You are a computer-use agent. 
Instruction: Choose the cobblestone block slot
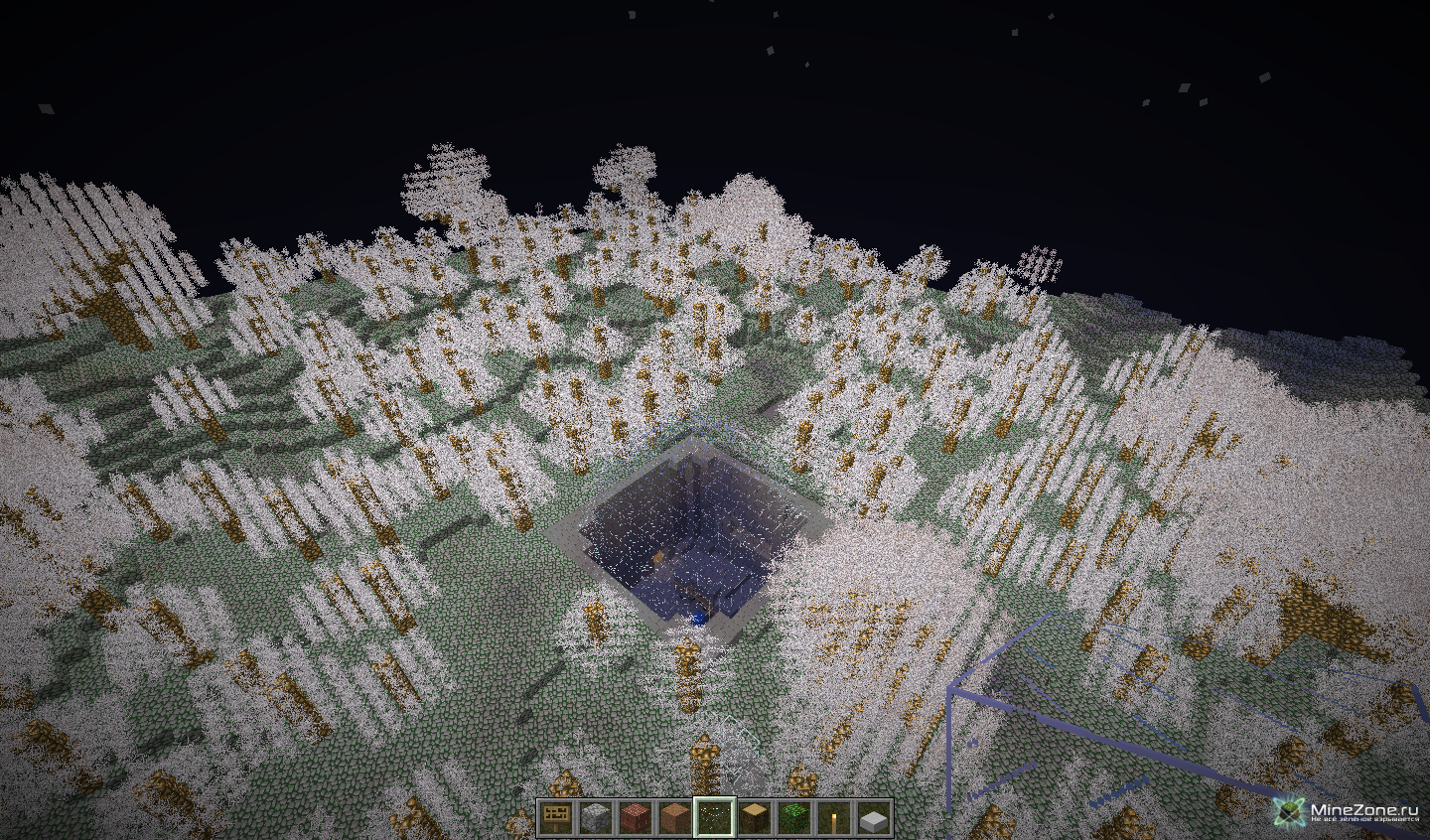pyautogui.click(x=595, y=817)
